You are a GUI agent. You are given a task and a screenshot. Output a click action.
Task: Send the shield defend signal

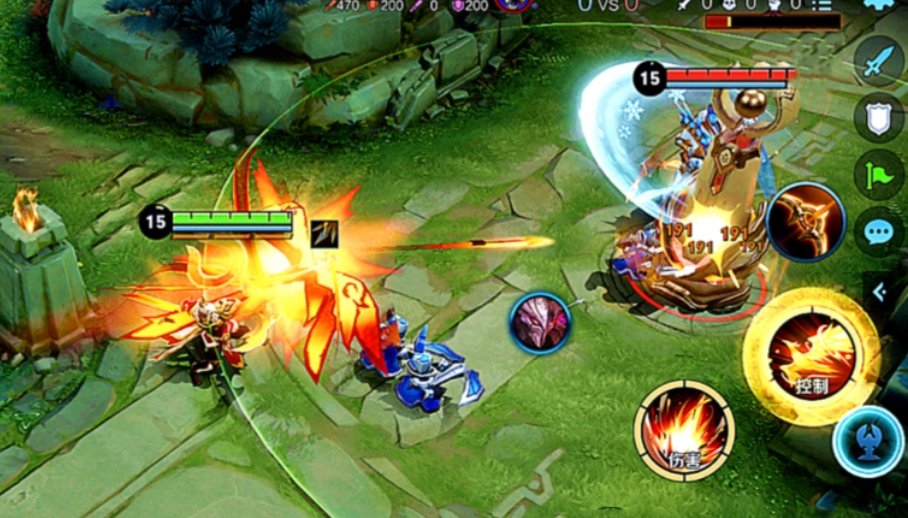(x=879, y=118)
